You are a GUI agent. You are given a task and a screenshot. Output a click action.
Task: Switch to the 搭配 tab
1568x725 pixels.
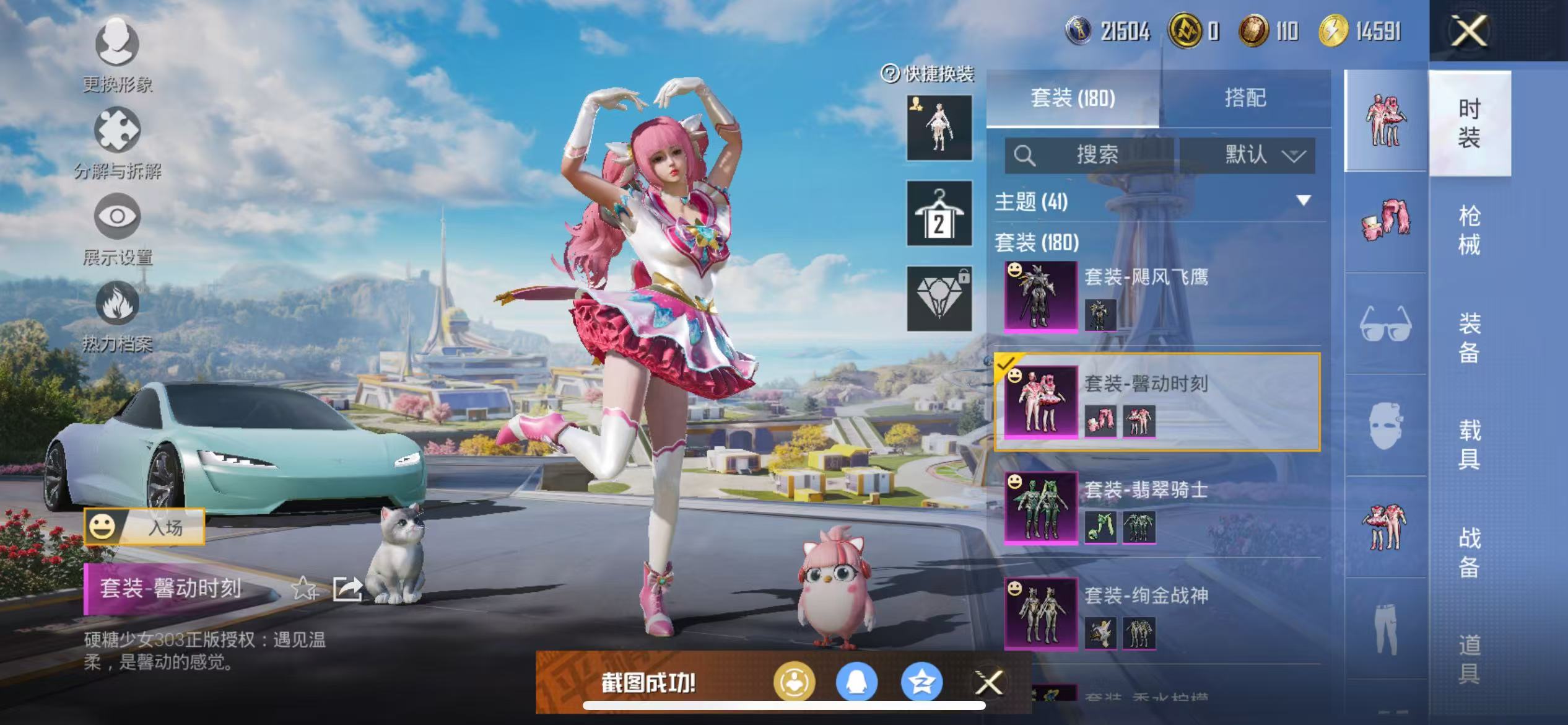tap(1246, 98)
